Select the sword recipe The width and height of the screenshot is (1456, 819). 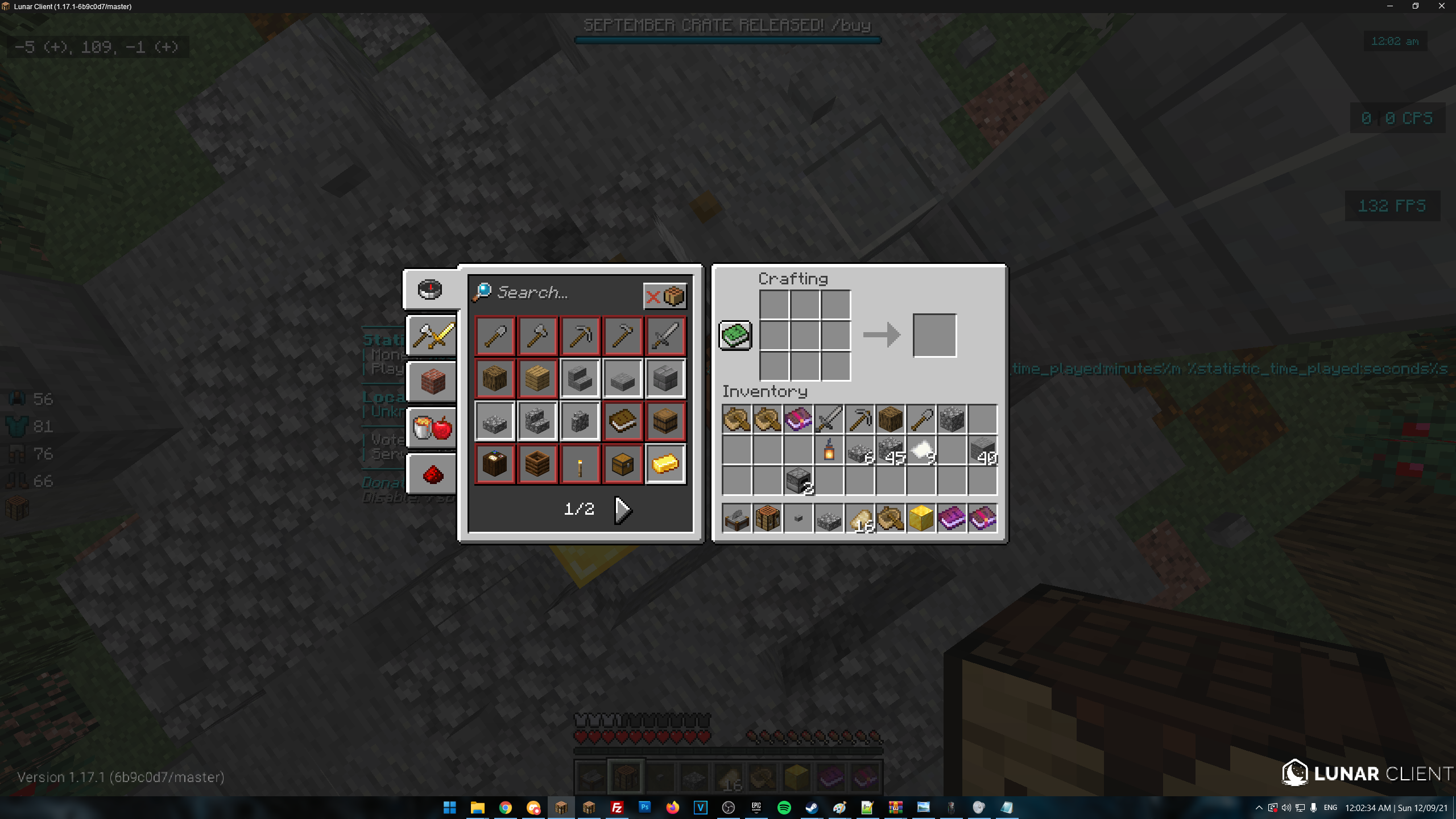(x=665, y=336)
